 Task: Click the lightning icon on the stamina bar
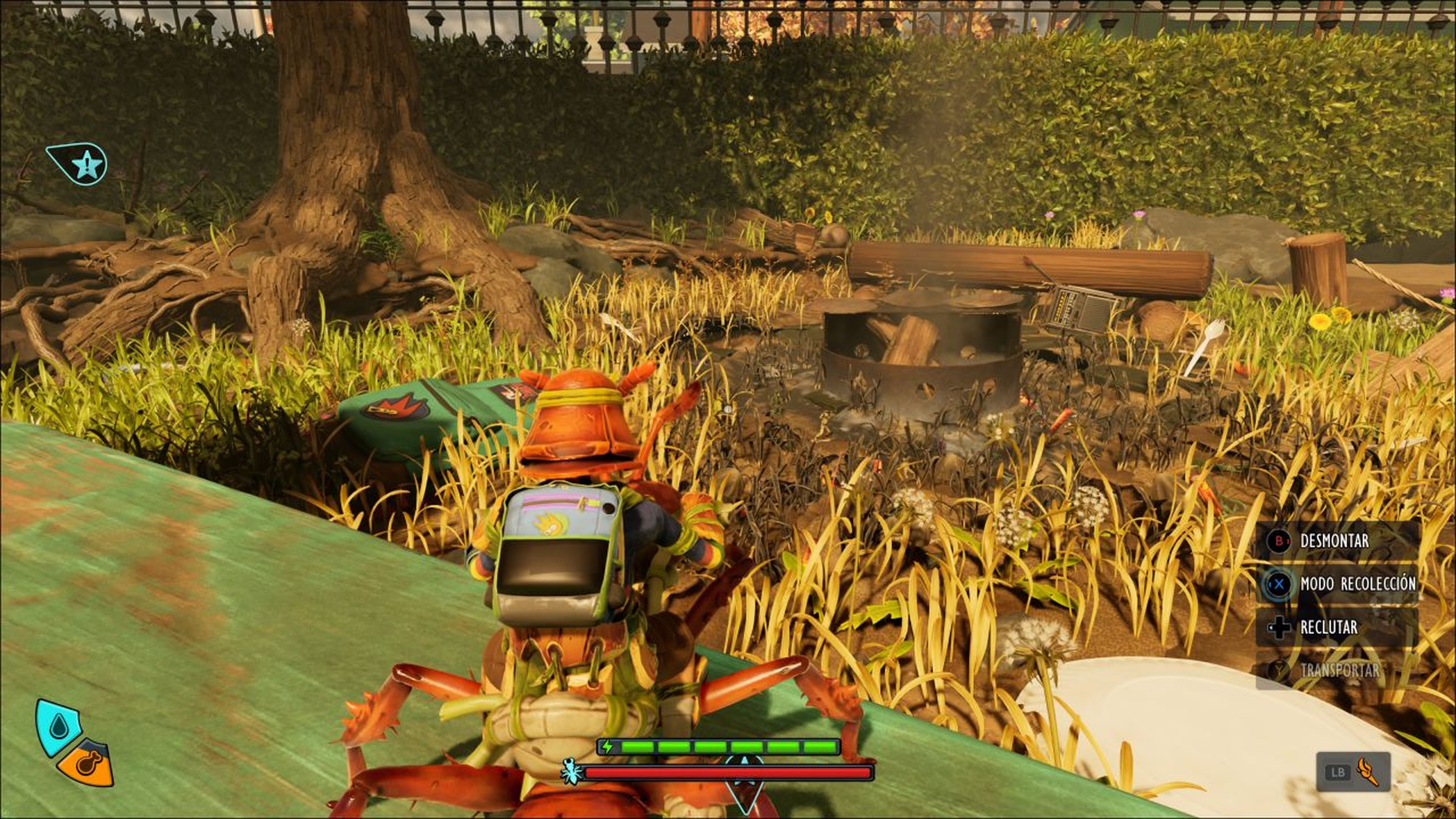pos(607,746)
